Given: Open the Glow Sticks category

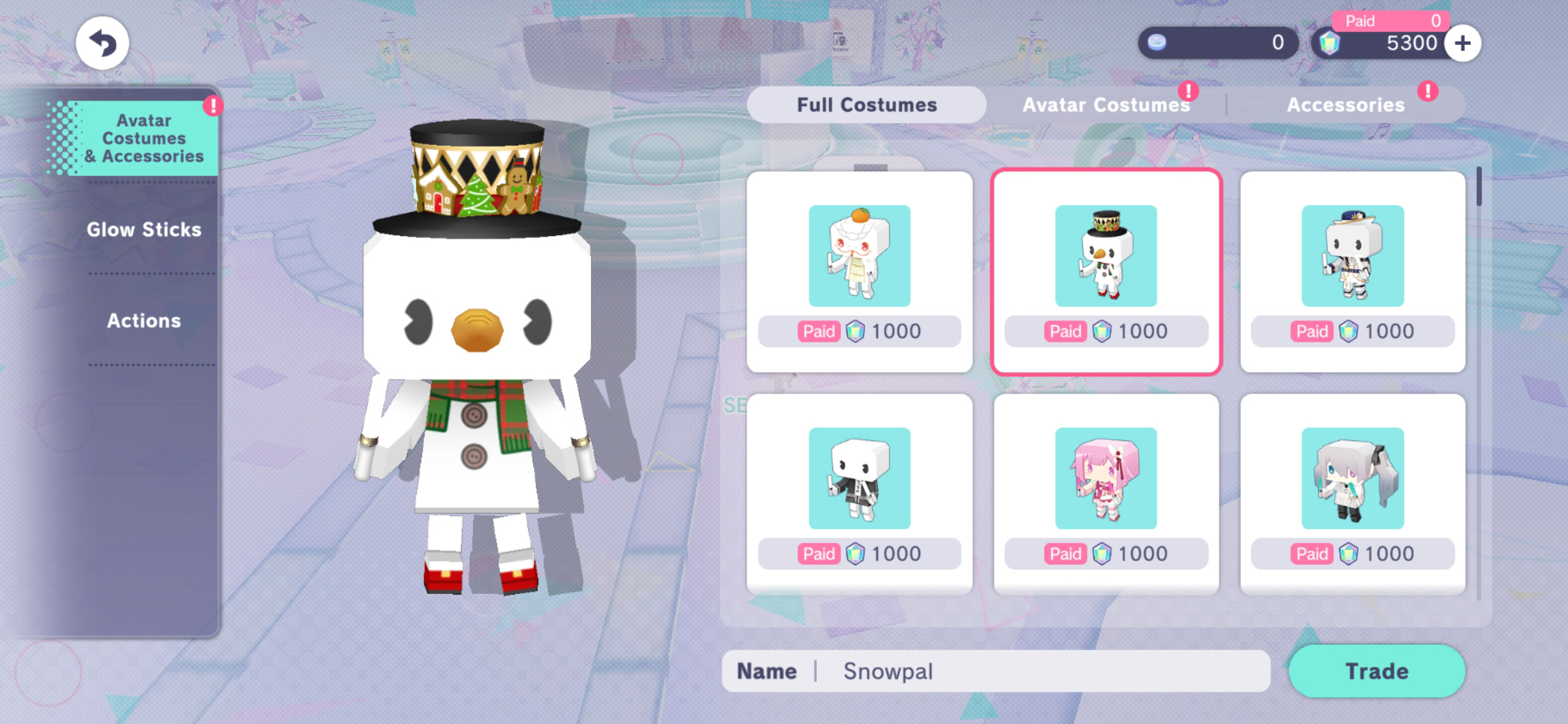Looking at the screenshot, I should pyautogui.click(x=143, y=229).
